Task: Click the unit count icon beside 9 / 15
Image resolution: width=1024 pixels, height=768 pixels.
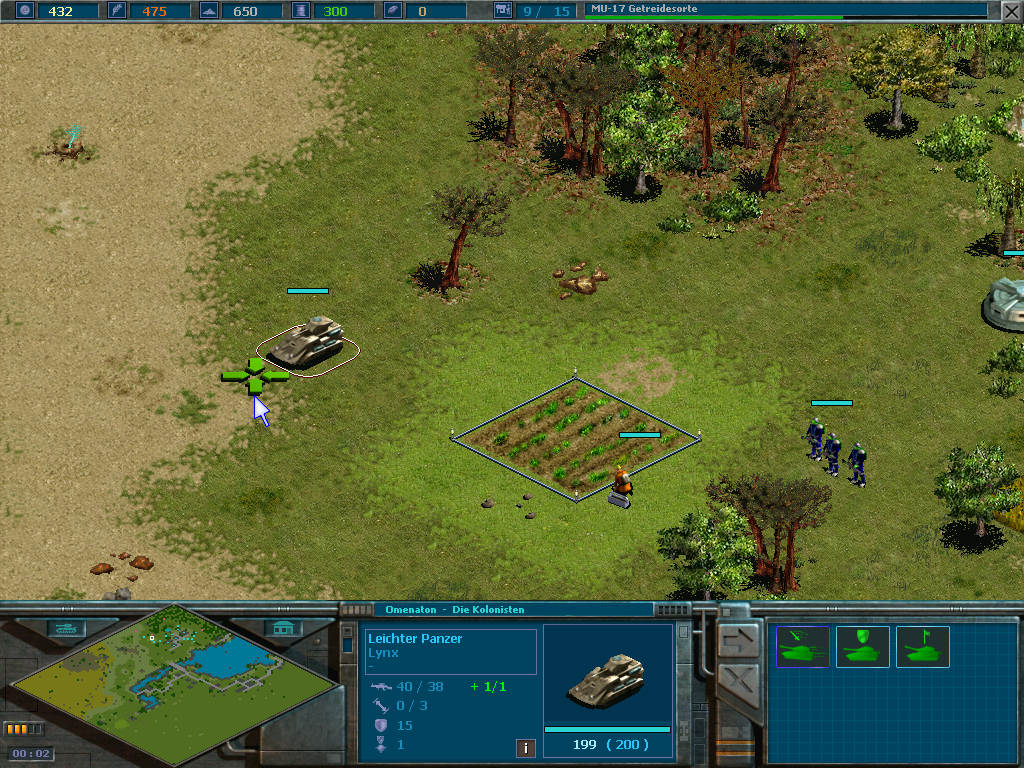Action: tap(503, 11)
